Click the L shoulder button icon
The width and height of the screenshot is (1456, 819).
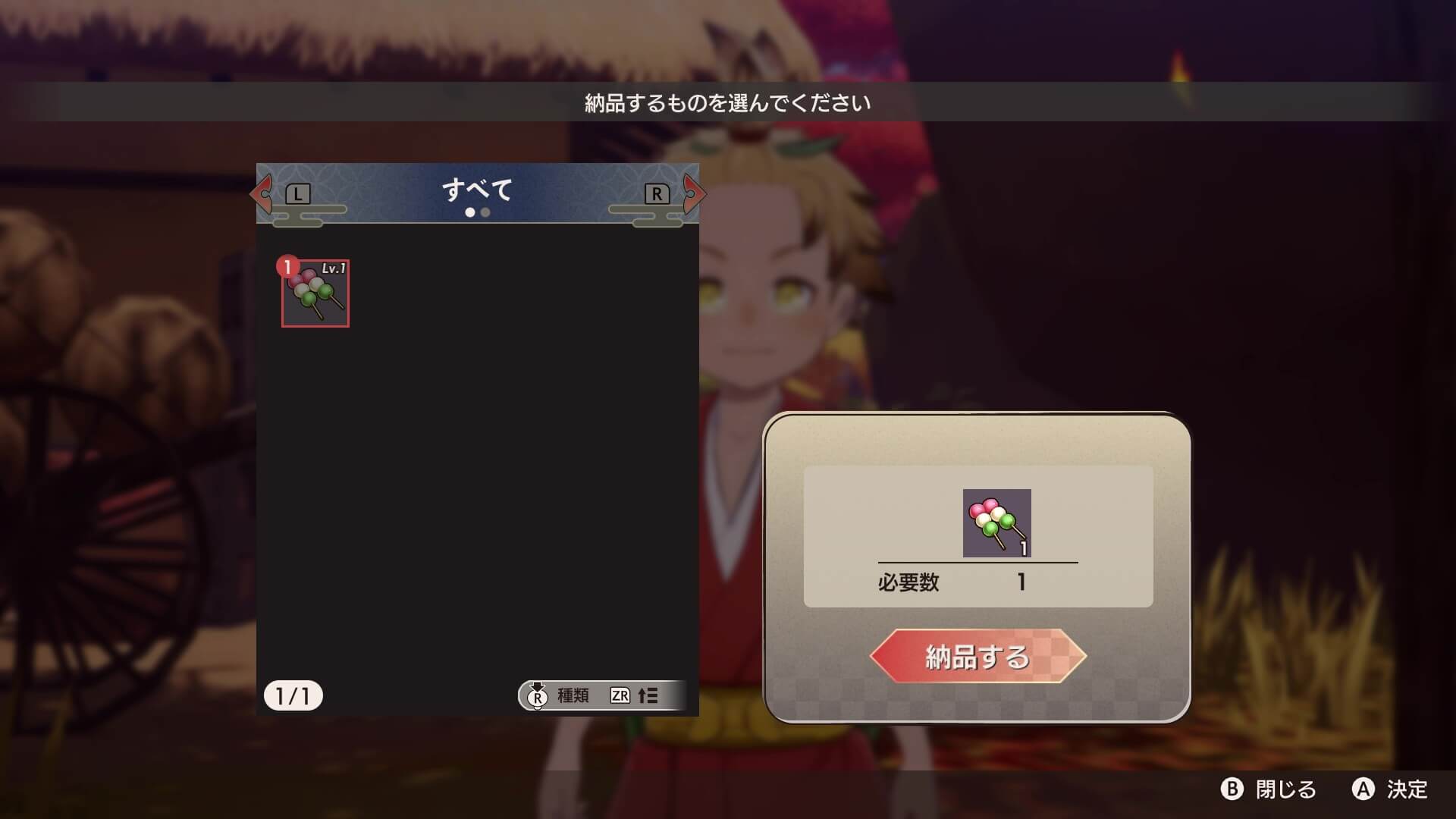(297, 193)
